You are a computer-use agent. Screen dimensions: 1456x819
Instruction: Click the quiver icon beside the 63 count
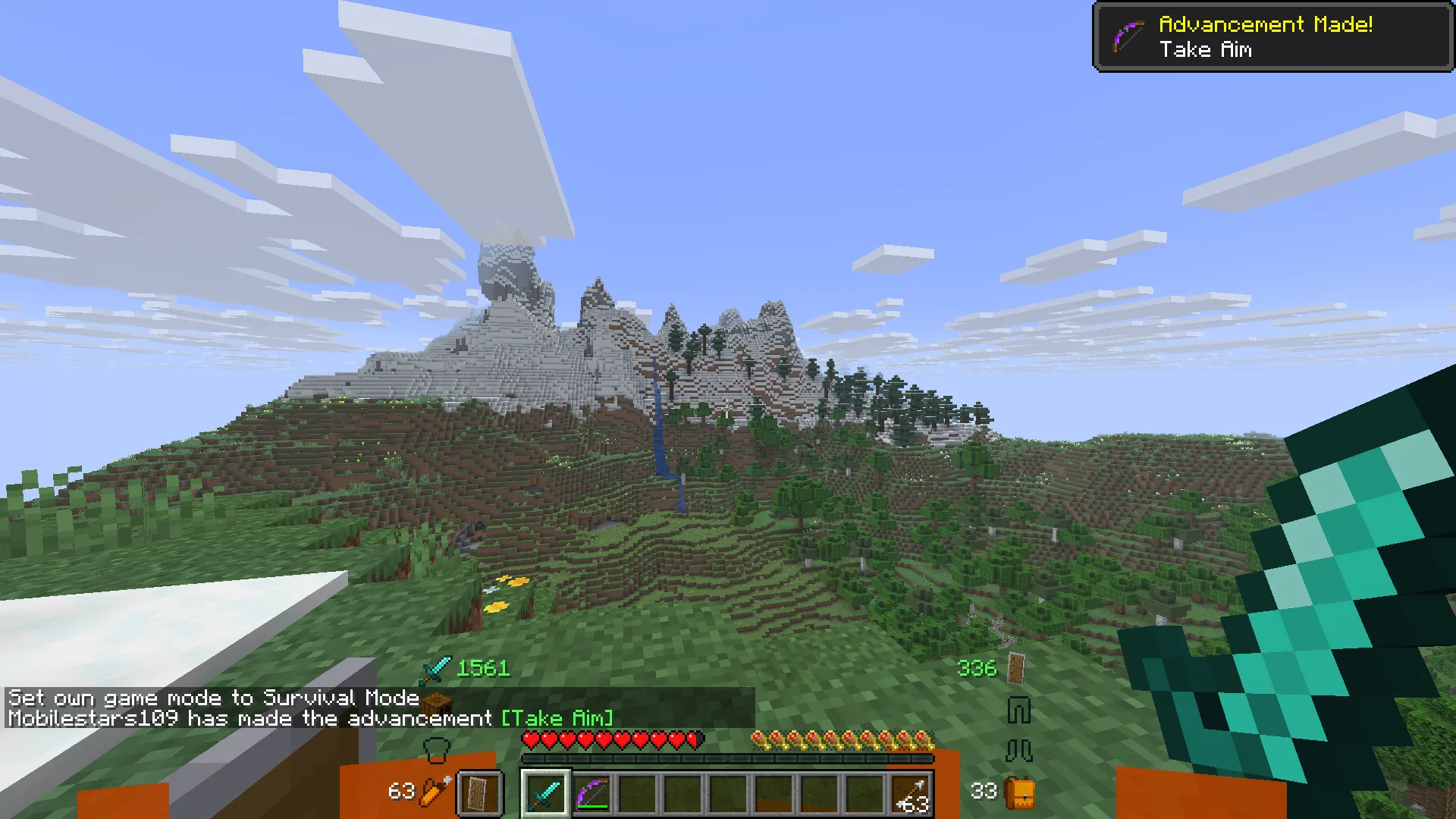434,792
